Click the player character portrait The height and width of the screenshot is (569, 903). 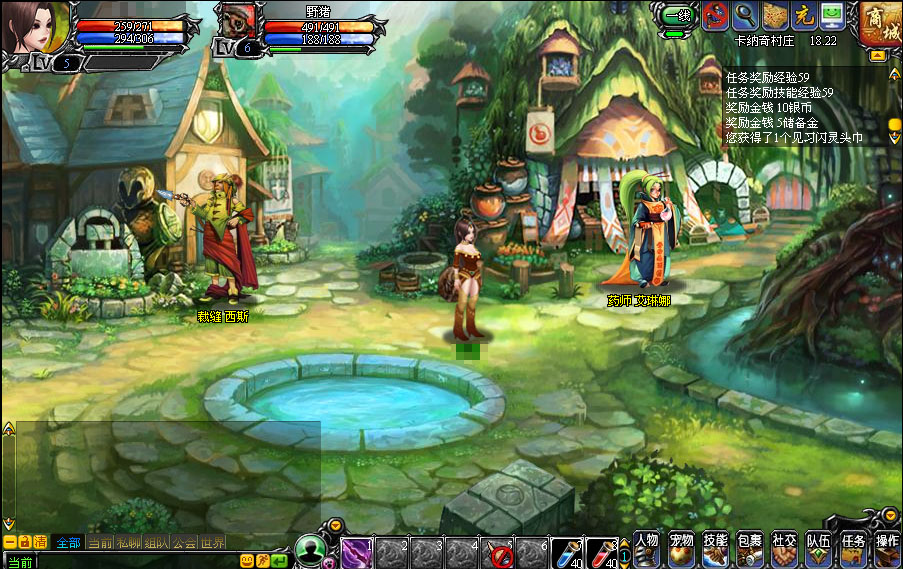point(36,28)
